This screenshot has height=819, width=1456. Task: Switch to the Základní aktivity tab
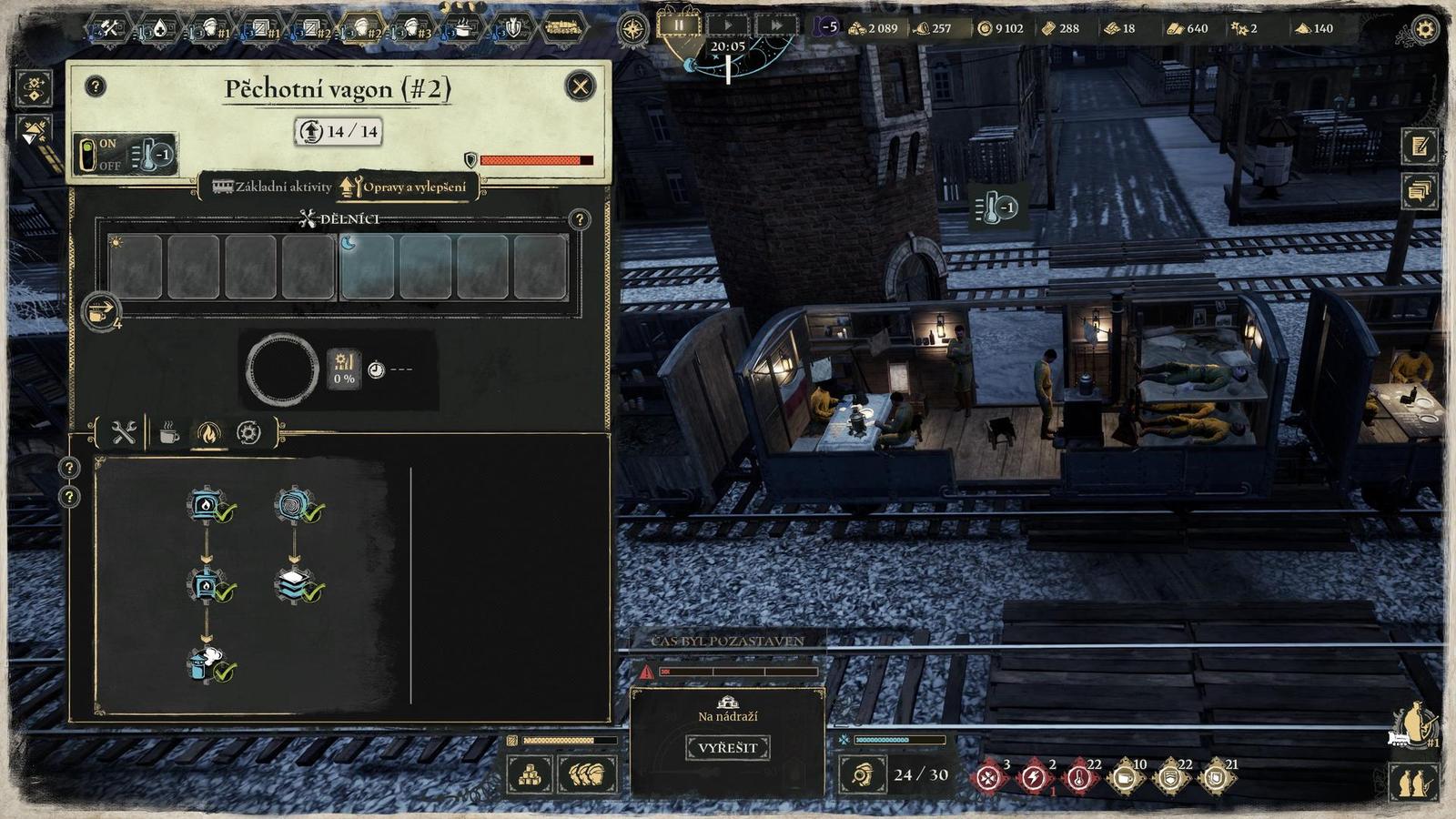point(272,187)
